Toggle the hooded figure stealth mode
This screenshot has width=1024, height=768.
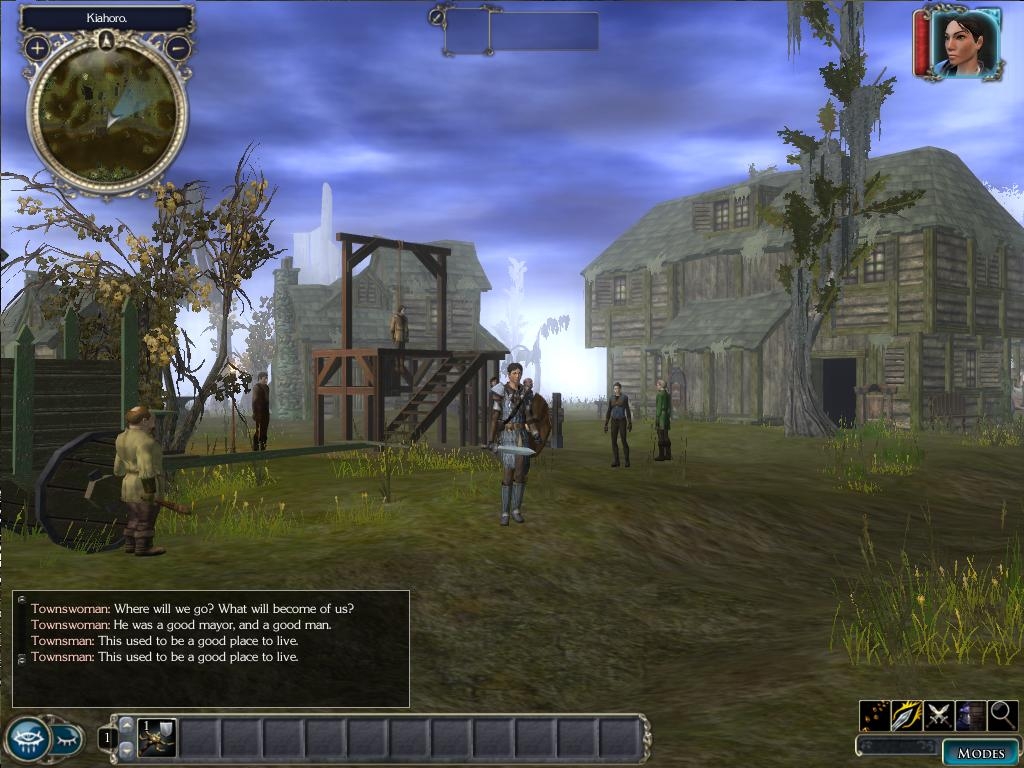[x=970, y=715]
